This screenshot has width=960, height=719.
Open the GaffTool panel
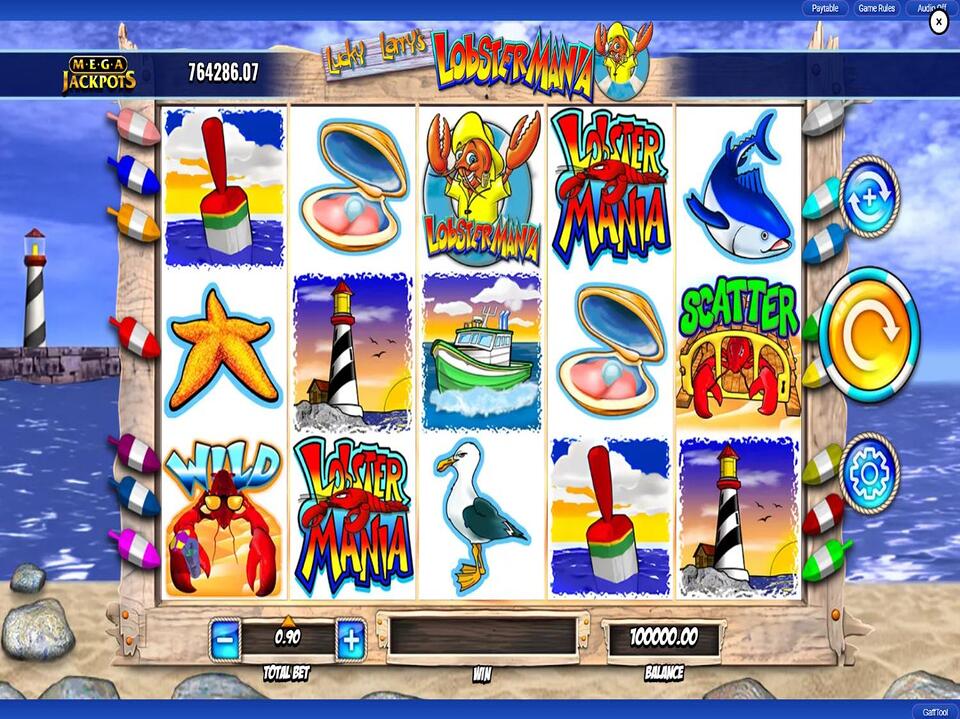(x=934, y=710)
